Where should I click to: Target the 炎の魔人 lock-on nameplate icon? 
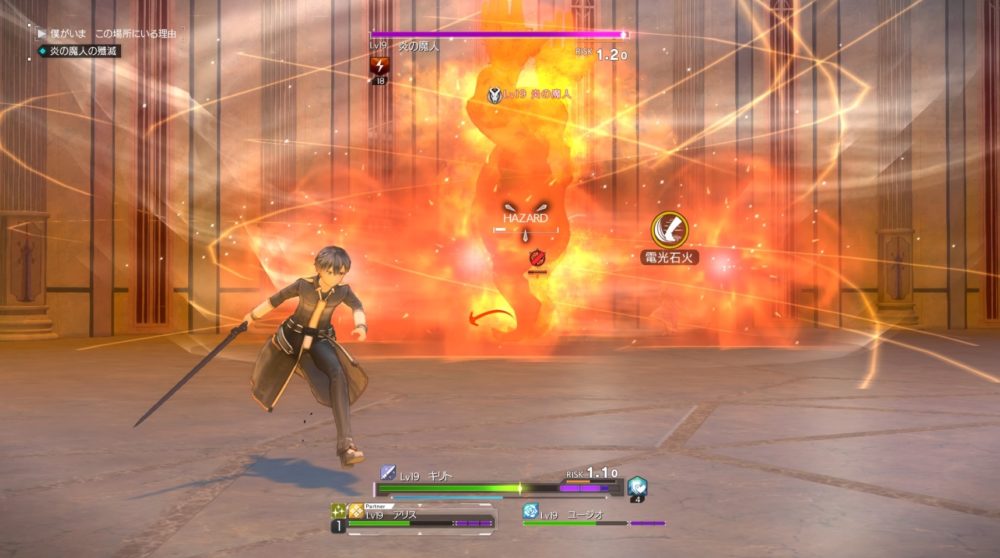(495, 94)
